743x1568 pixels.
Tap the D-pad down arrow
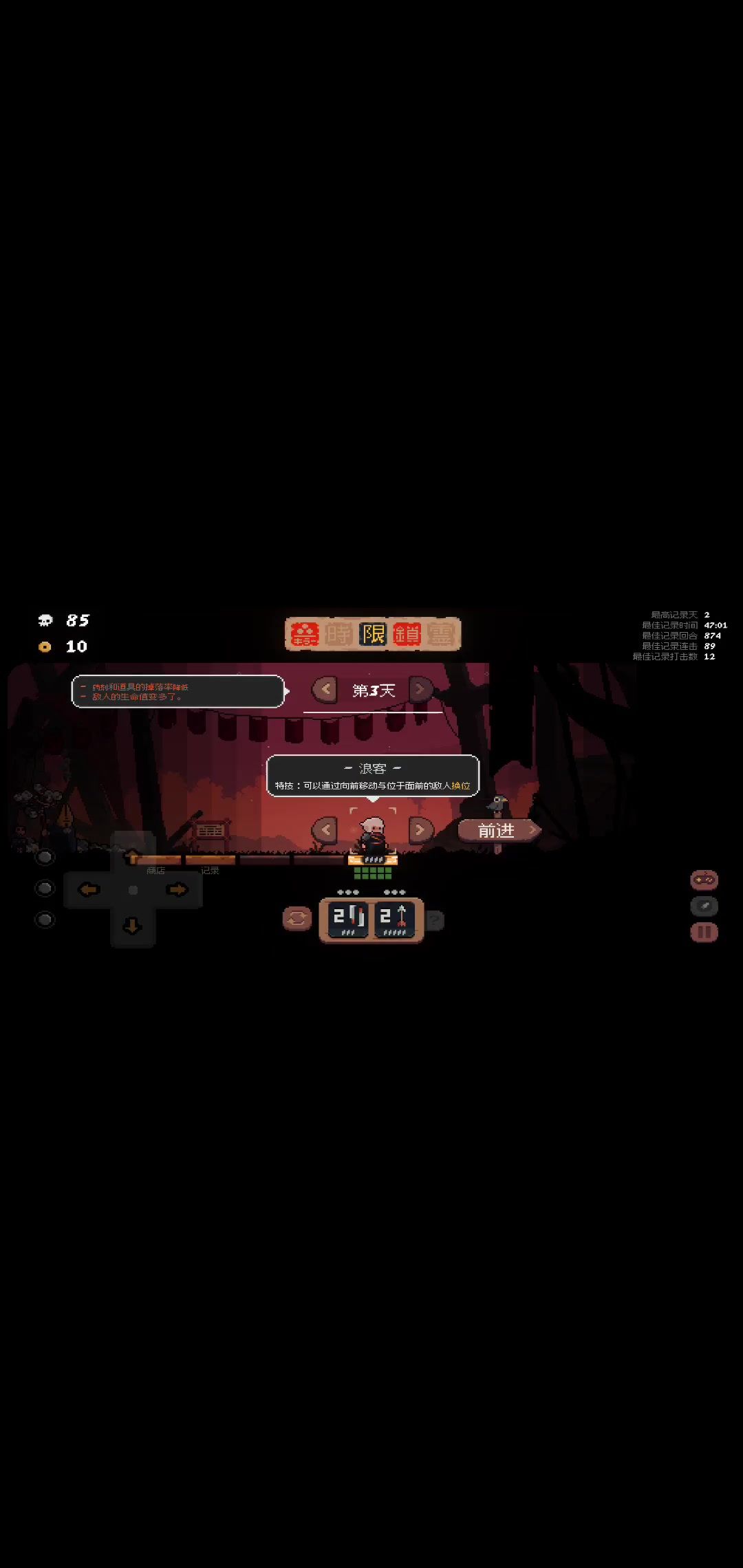[x=132, y=926]
